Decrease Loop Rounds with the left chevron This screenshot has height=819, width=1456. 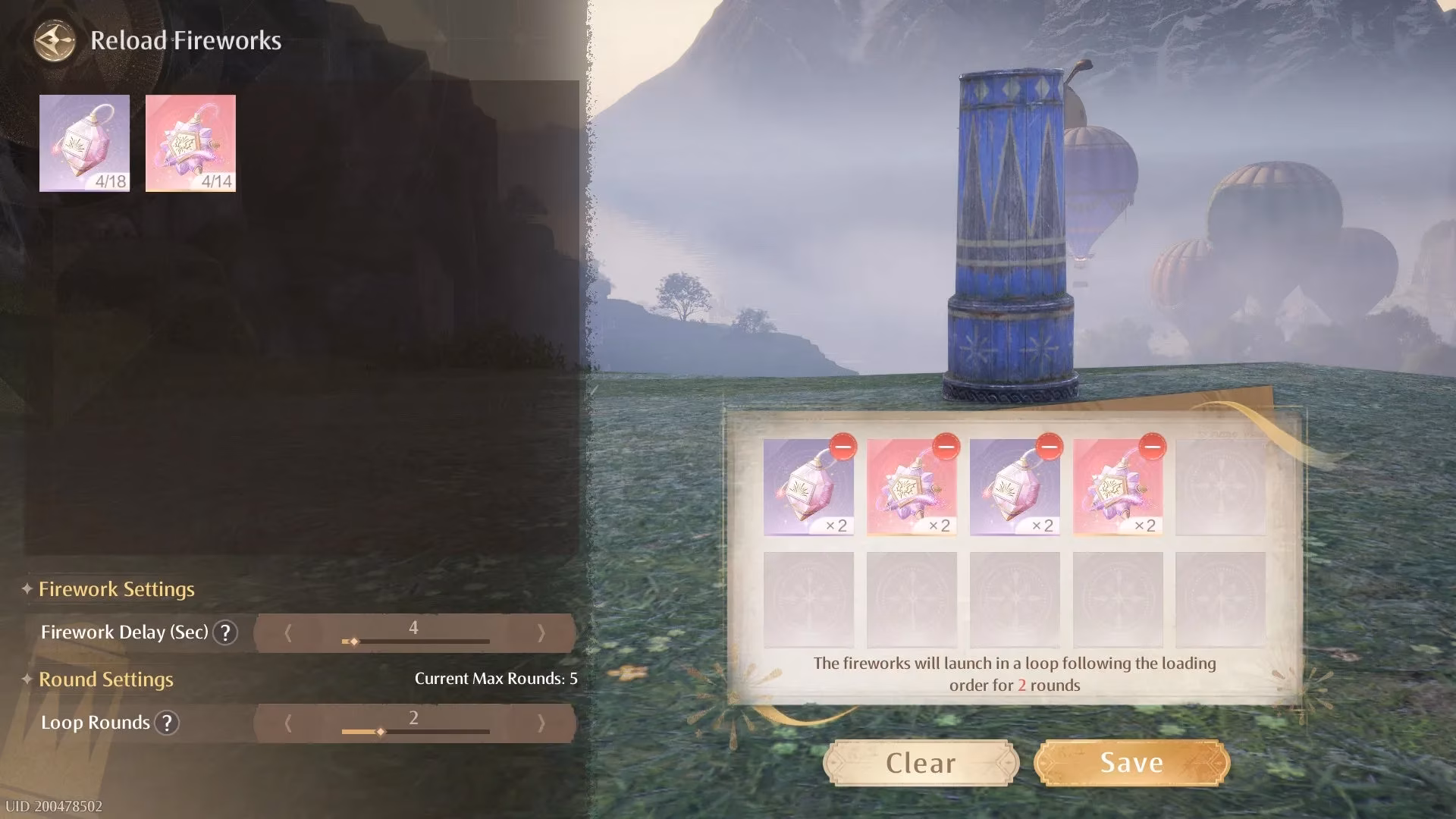click(289, 723)
